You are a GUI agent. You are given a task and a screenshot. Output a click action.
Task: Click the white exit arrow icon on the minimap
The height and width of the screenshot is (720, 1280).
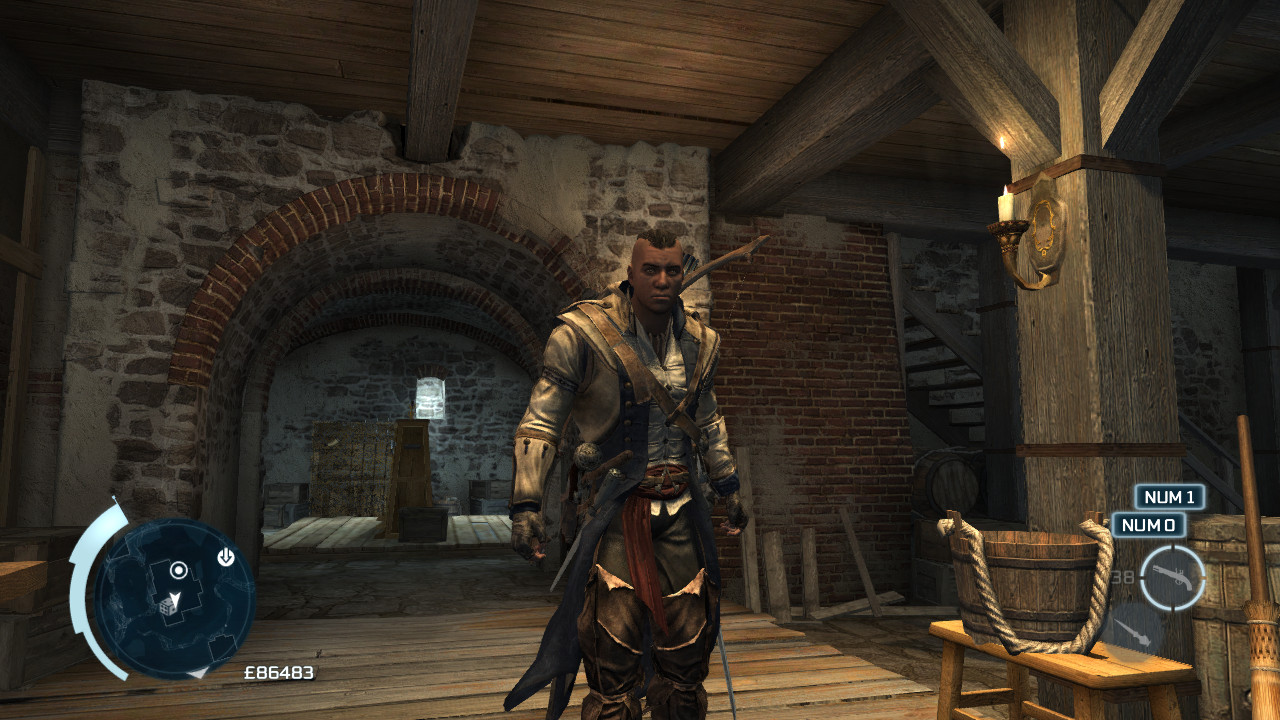point(225,557)
